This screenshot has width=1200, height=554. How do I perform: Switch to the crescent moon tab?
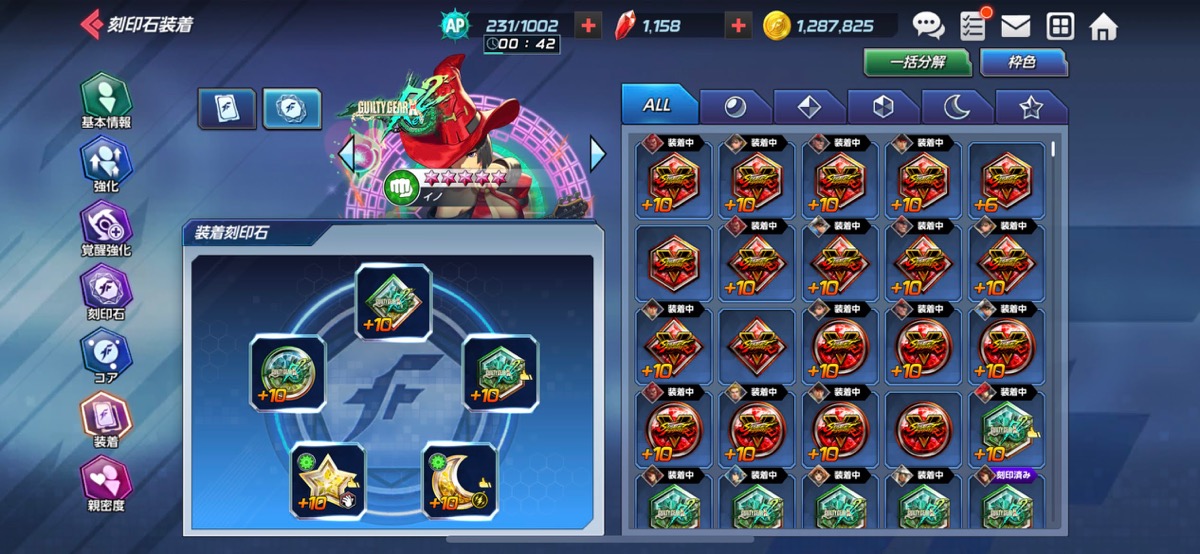(957, 107)
